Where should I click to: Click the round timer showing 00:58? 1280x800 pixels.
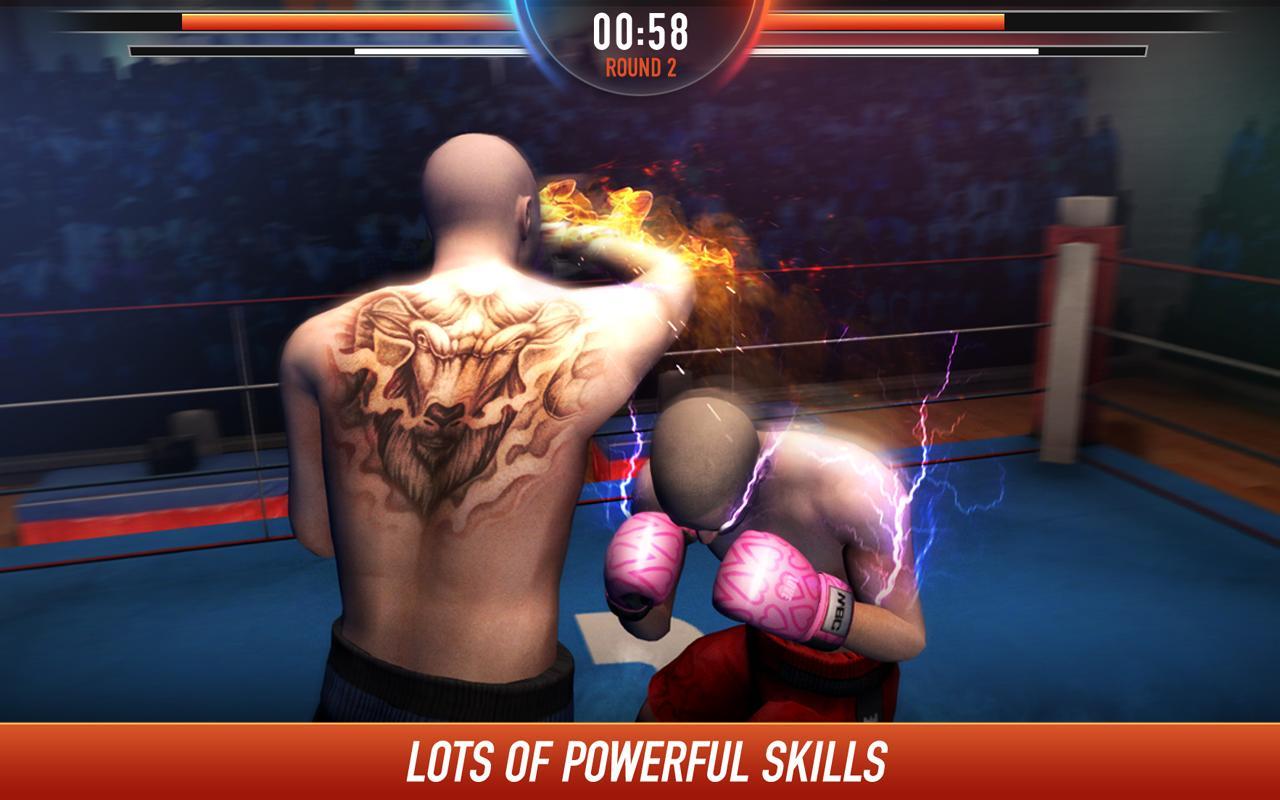click(640, 32)
